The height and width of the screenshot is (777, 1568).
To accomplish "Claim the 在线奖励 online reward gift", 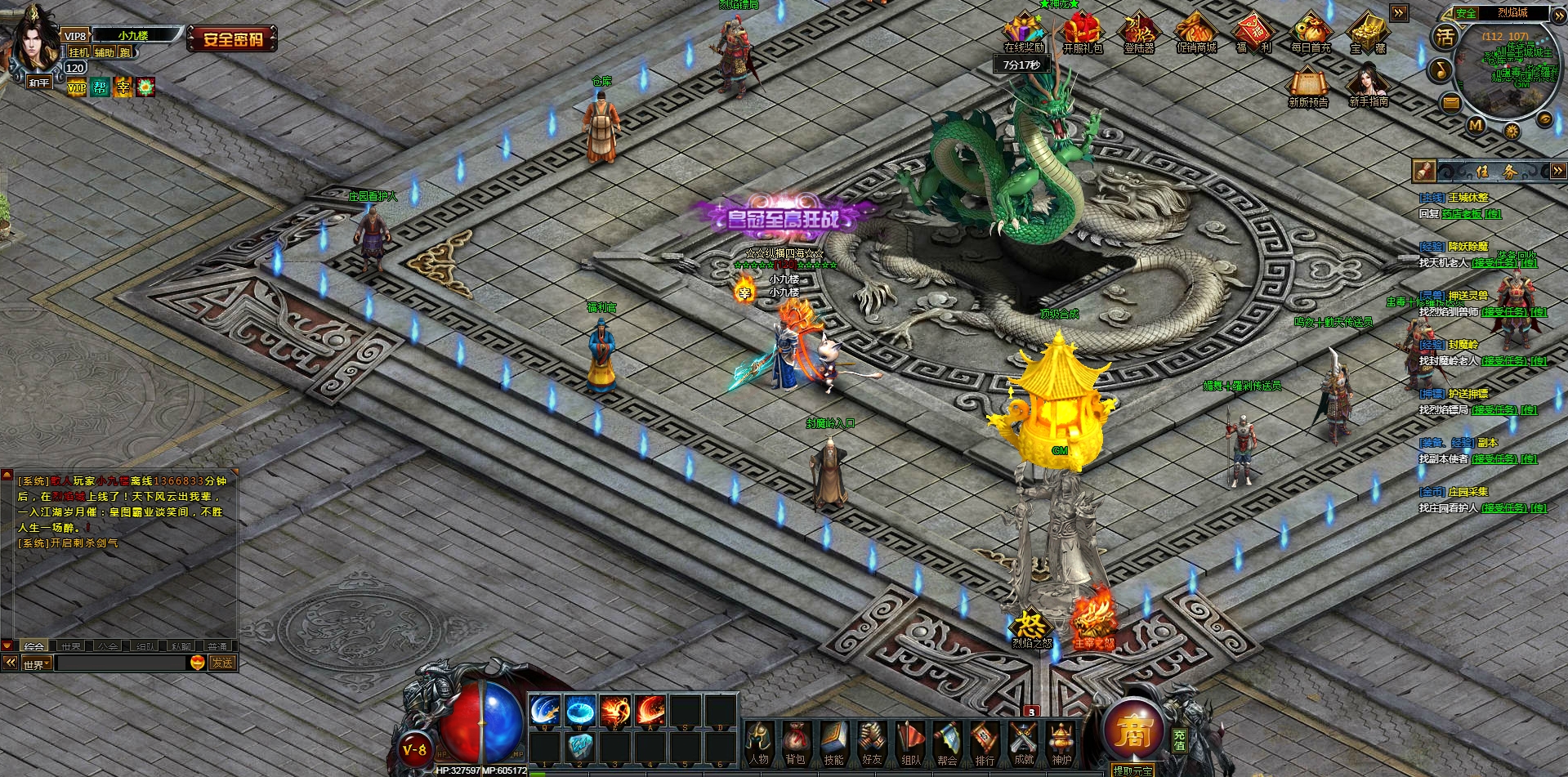I will 1024,34.
